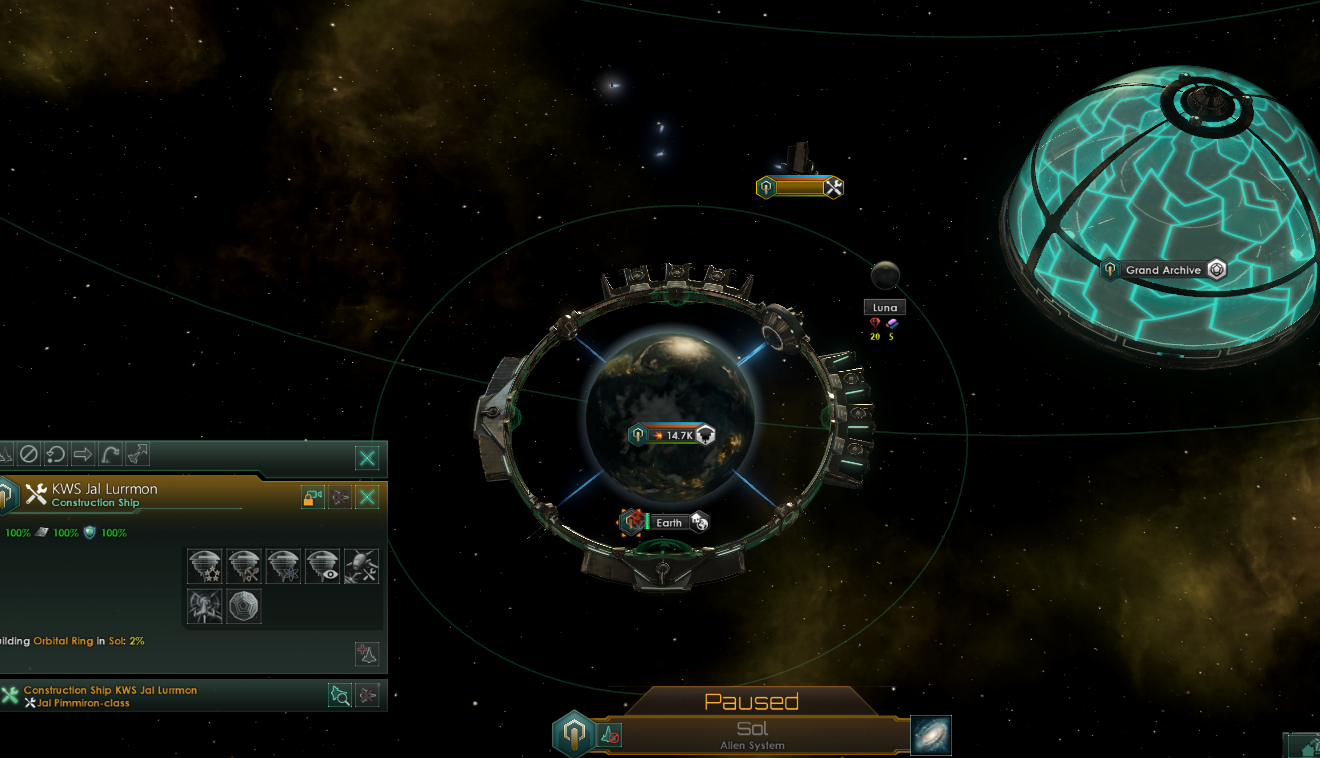Cancel ship orders with the prohibit icon

30,453
